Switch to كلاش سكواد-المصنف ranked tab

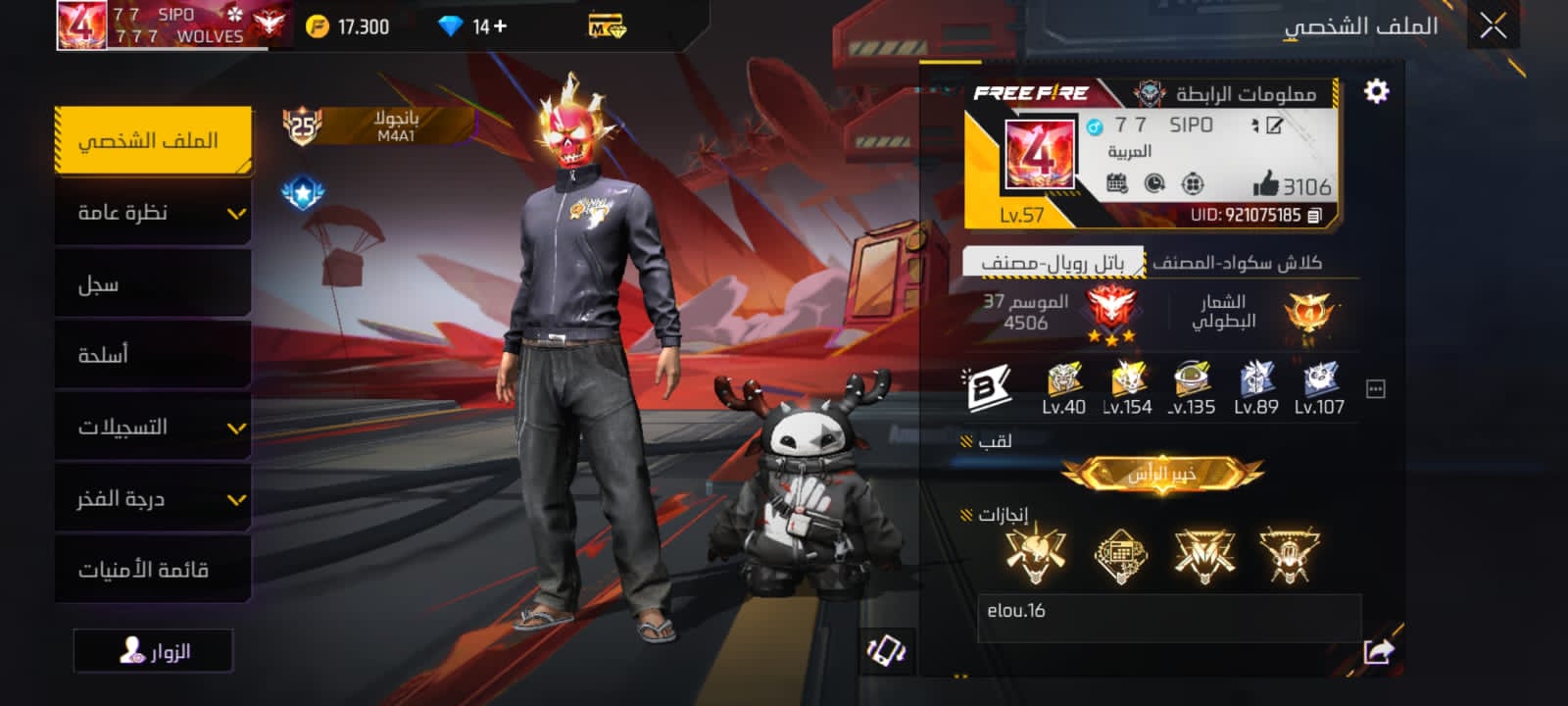pyautogui.click(x=1237, y=263)
